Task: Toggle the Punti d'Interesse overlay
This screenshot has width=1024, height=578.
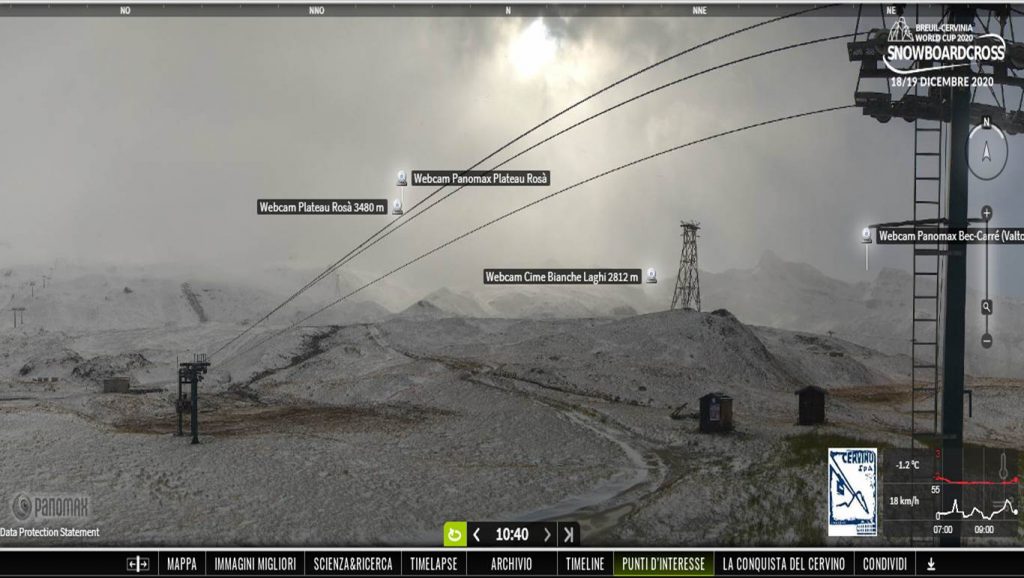Action: coord(663,564)
